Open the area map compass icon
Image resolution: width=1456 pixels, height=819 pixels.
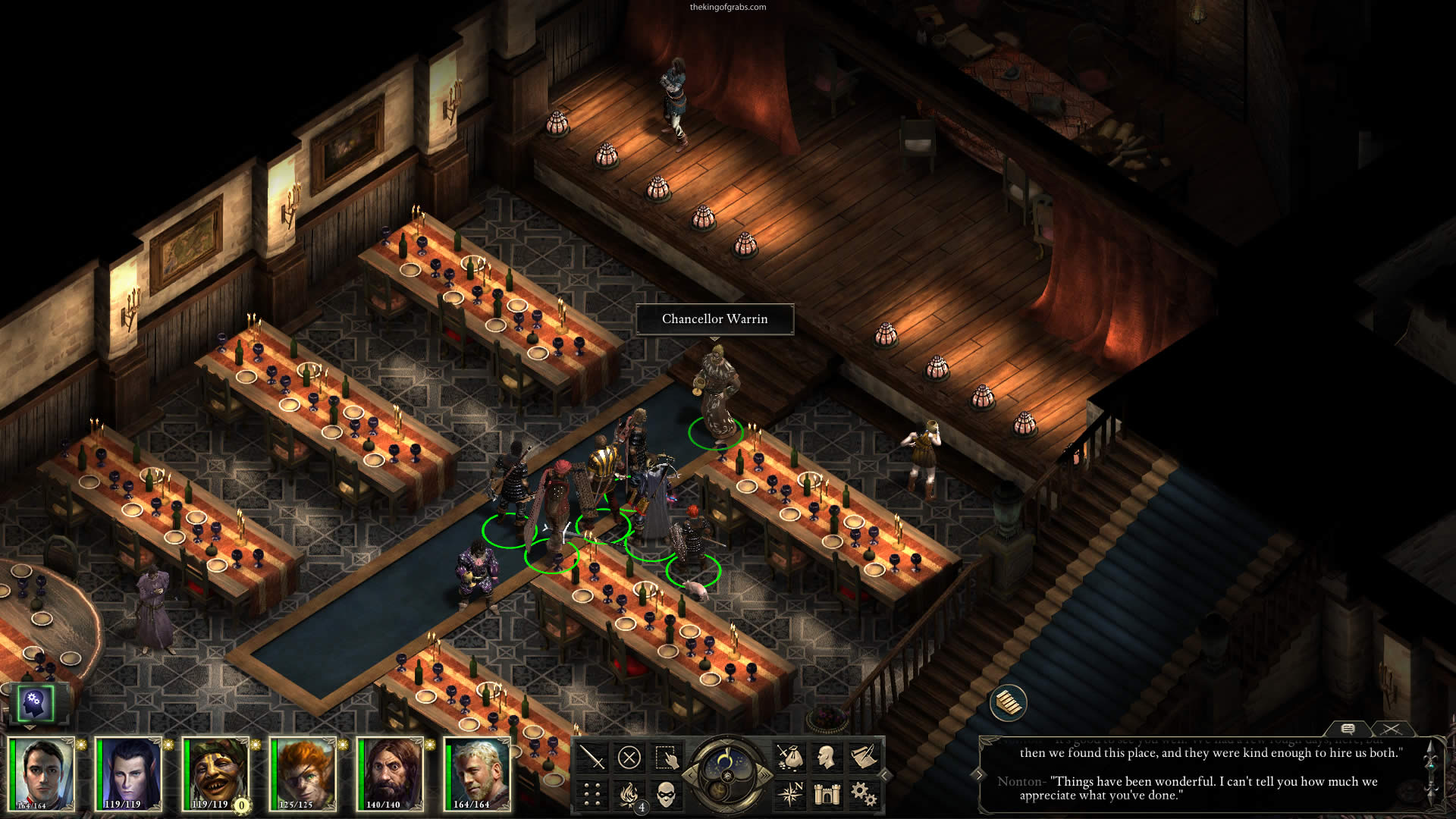point(789,794)
